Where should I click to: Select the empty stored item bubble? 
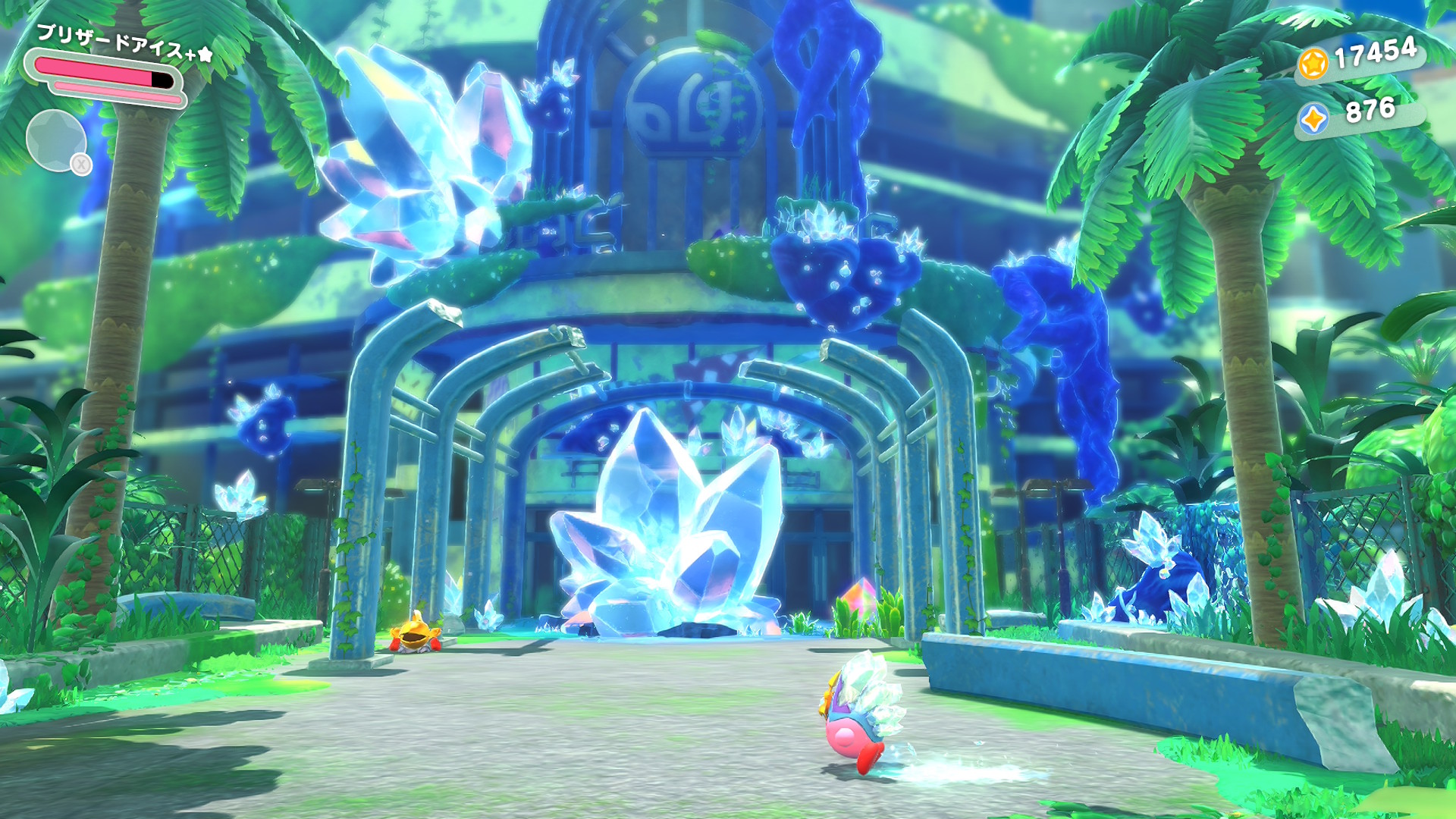[x=56, y=141]
